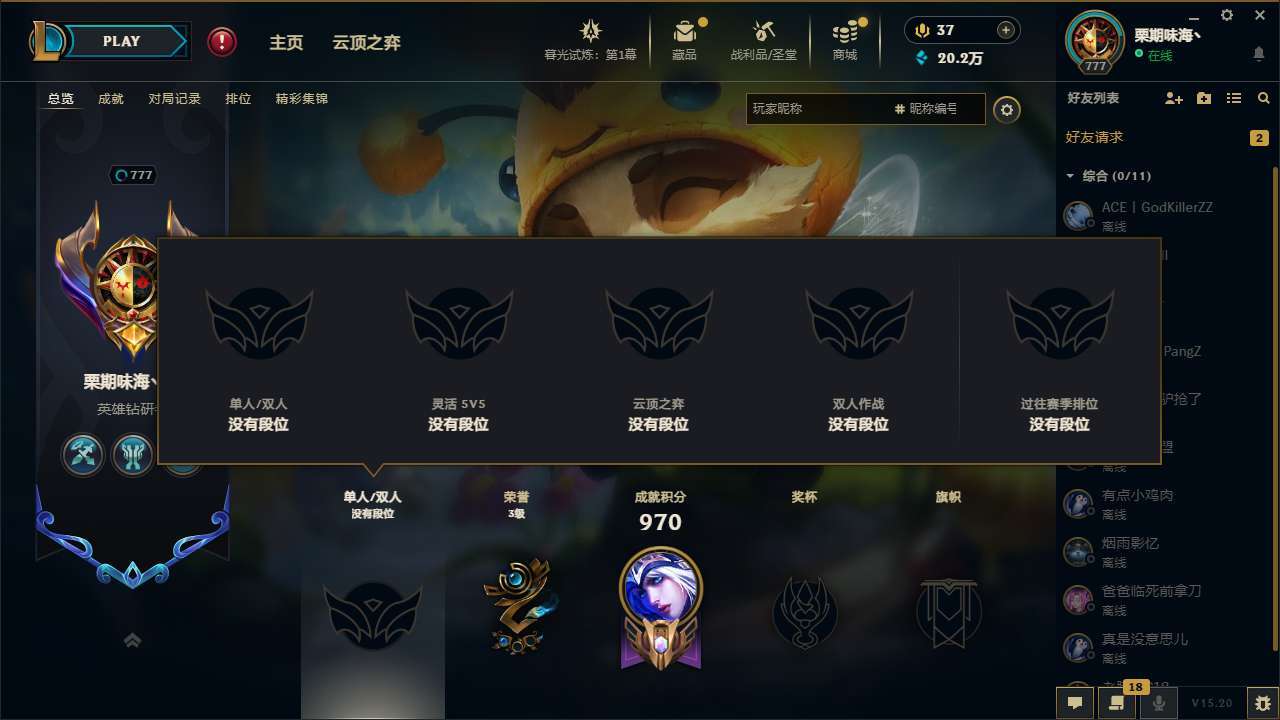
Task: Click the gear next to nickname search
Action: tap(1007, 110)
